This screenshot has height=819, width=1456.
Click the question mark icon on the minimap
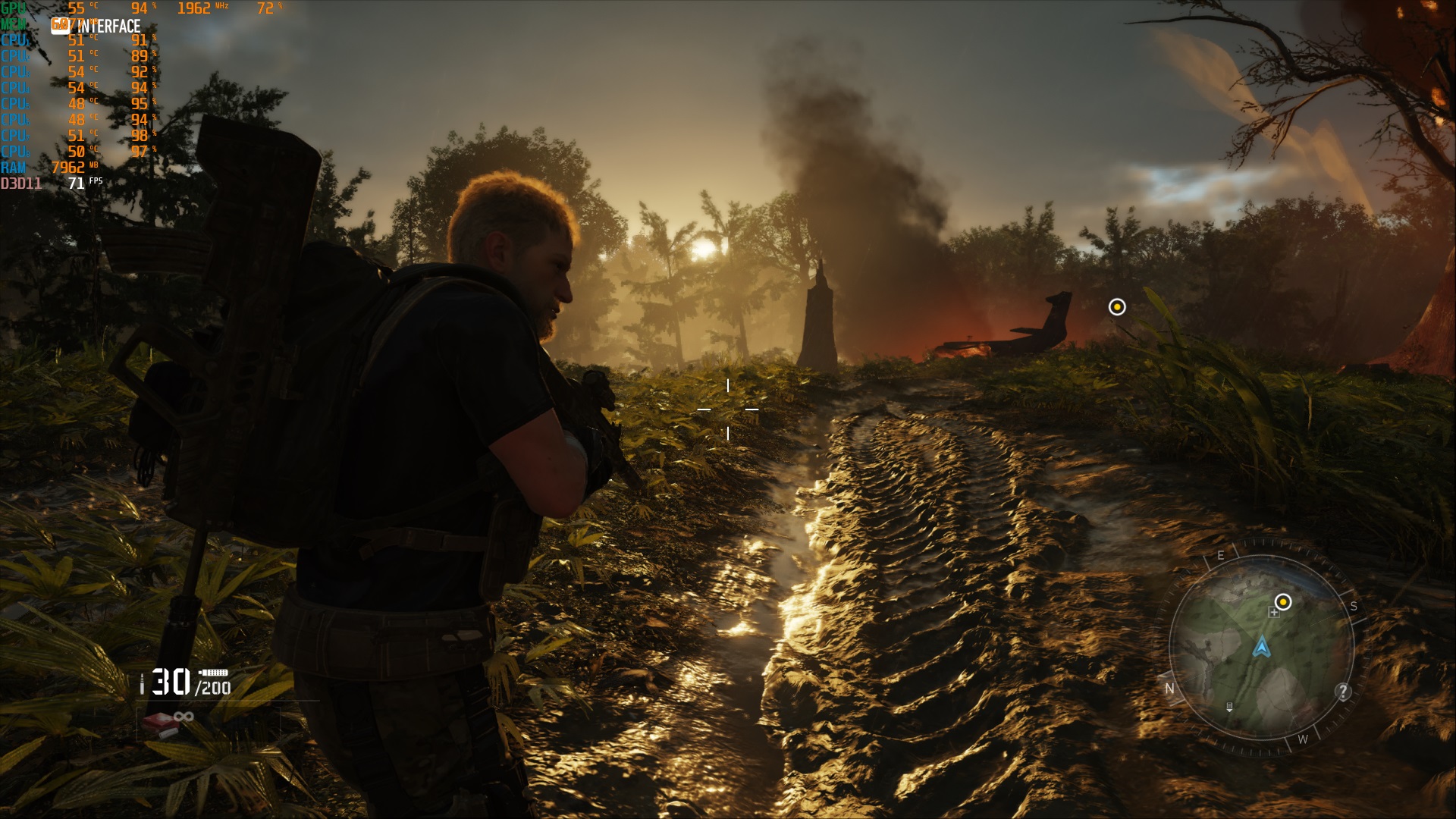(1343, 692)
